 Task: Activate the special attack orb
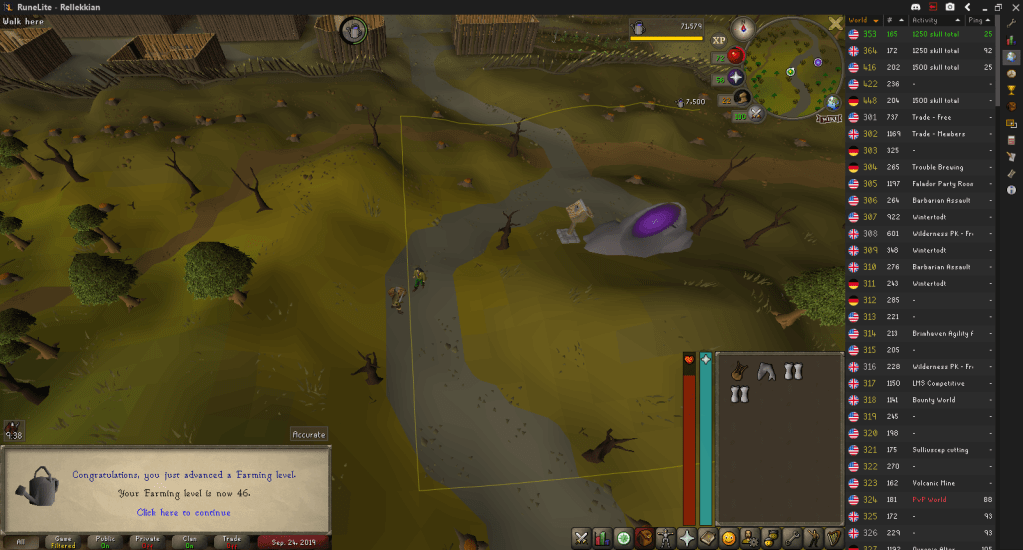pos(757,115)
